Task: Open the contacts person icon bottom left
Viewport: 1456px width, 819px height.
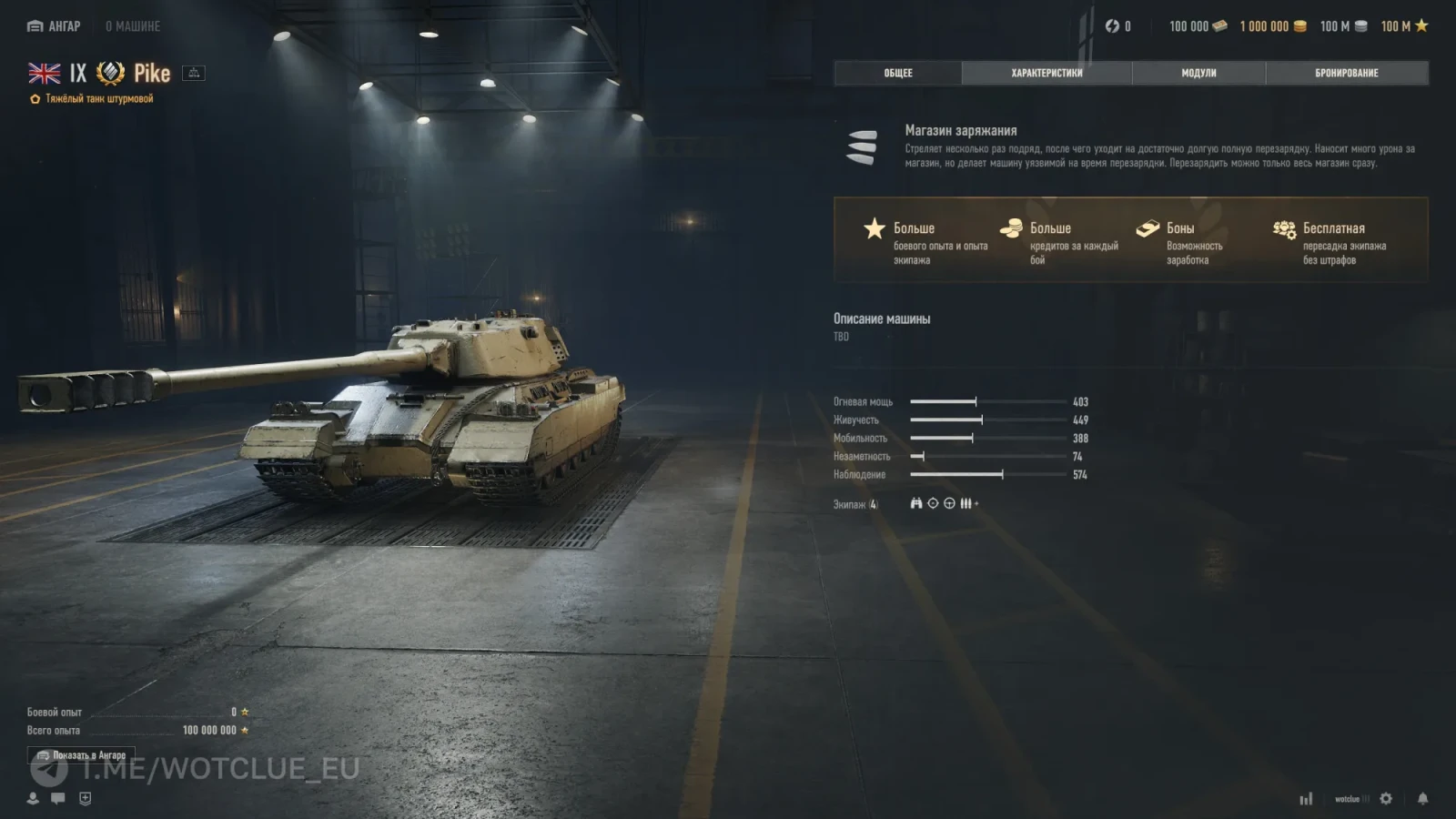Action: point(33,799)
